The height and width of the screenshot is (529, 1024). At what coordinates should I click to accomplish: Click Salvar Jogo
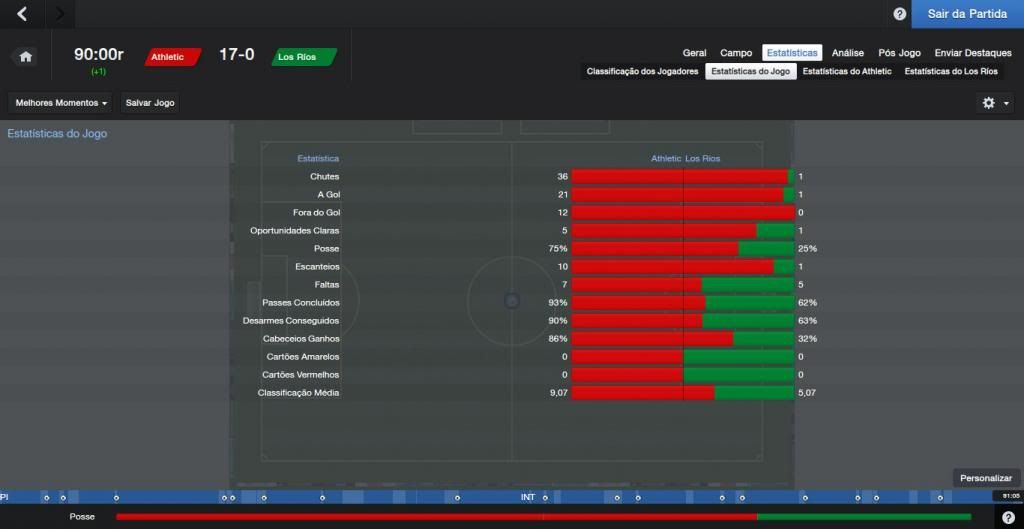coord(150,103)
